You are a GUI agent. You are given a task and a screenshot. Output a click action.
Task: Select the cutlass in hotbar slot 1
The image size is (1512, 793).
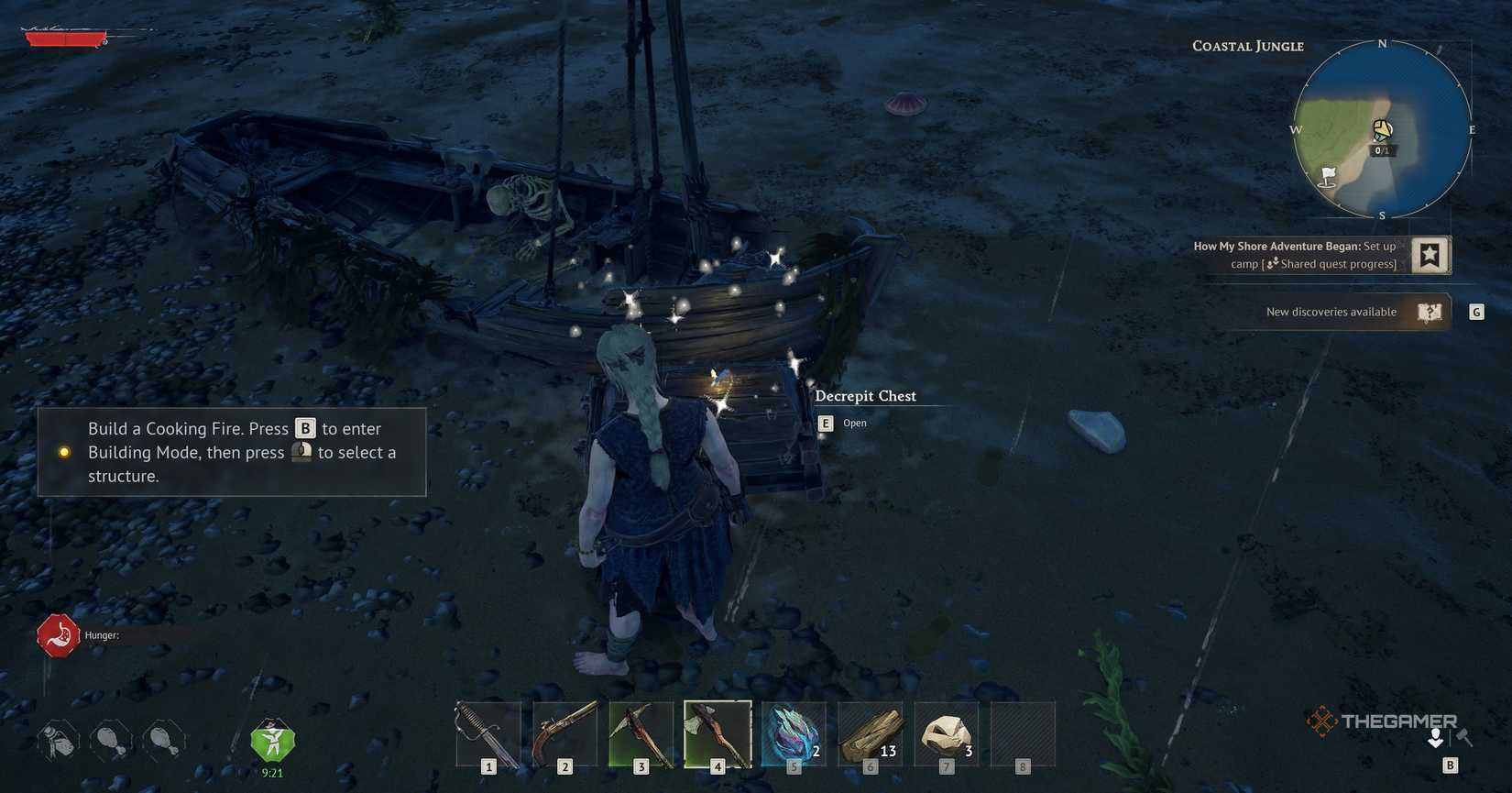point(487,732)
